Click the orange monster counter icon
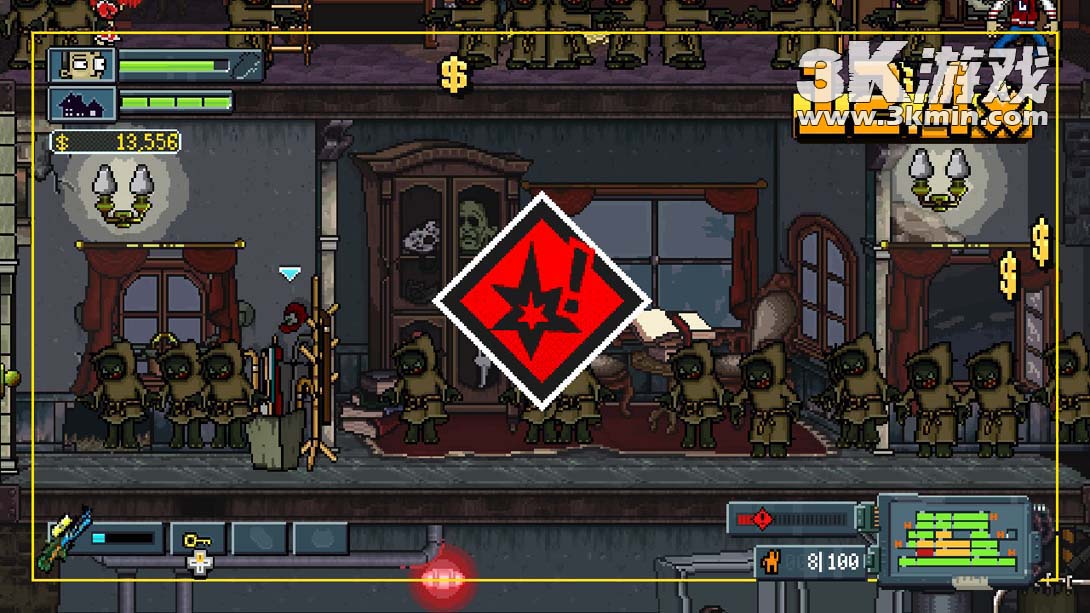This screenshot has width=1090, height=613. click(x=771, y=563)
